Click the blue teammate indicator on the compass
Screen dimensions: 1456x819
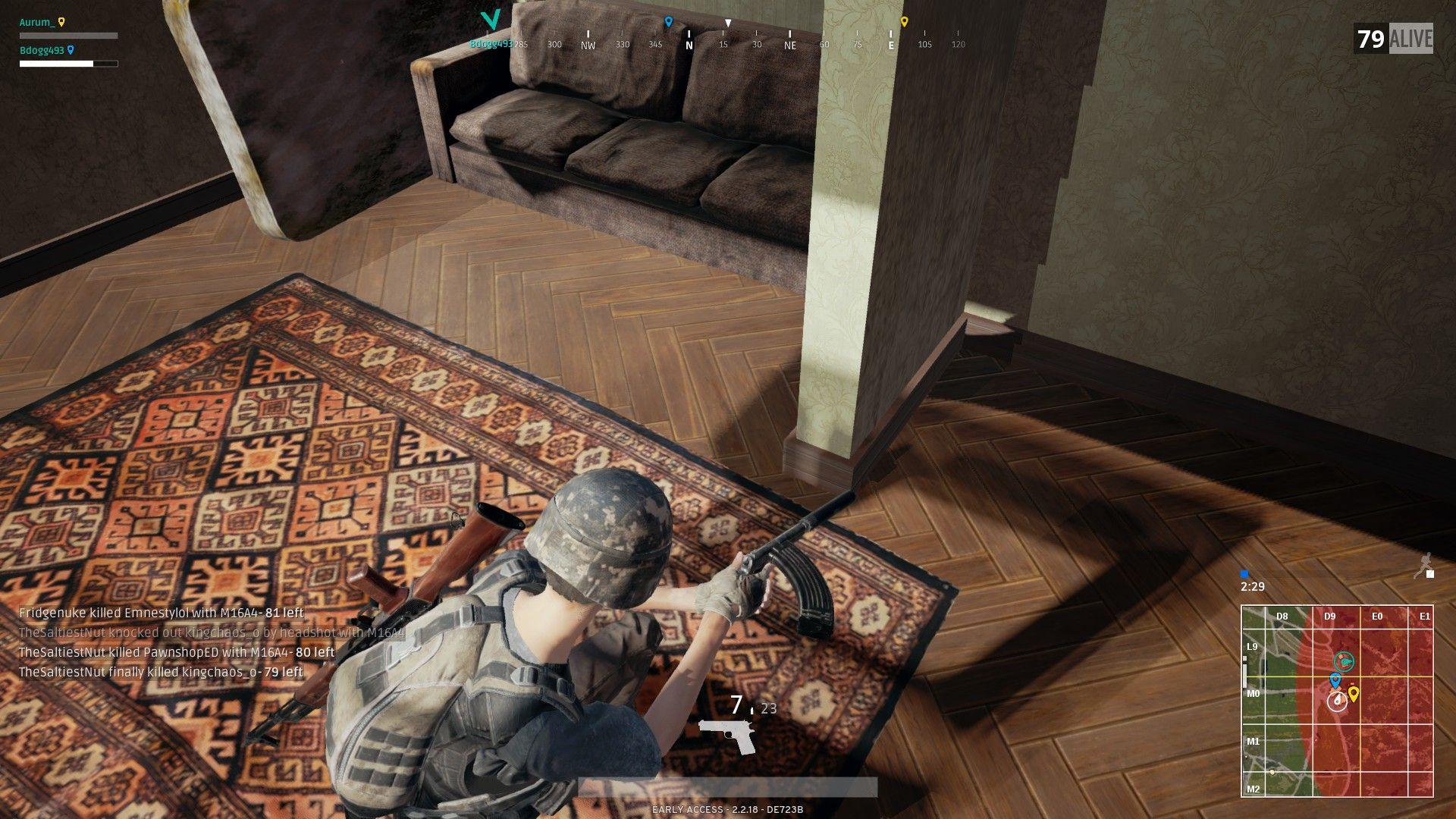tap(667, 22)
